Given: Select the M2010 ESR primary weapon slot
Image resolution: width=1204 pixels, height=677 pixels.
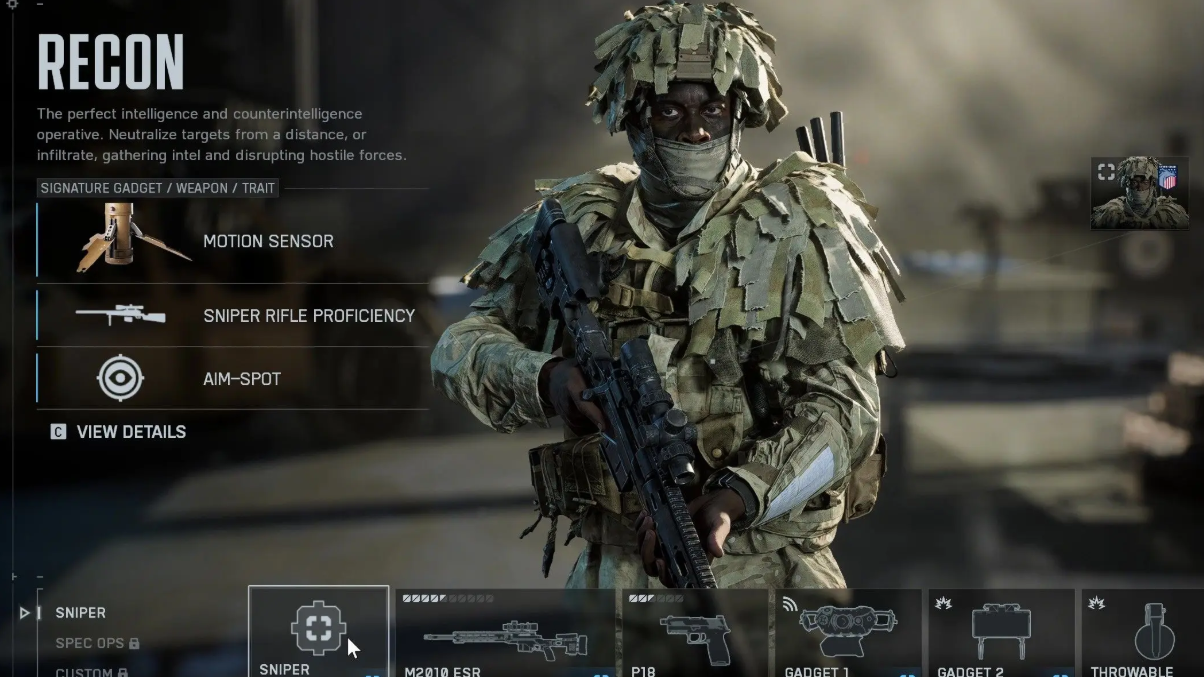Looking at the screenshot, I should 505,634.
